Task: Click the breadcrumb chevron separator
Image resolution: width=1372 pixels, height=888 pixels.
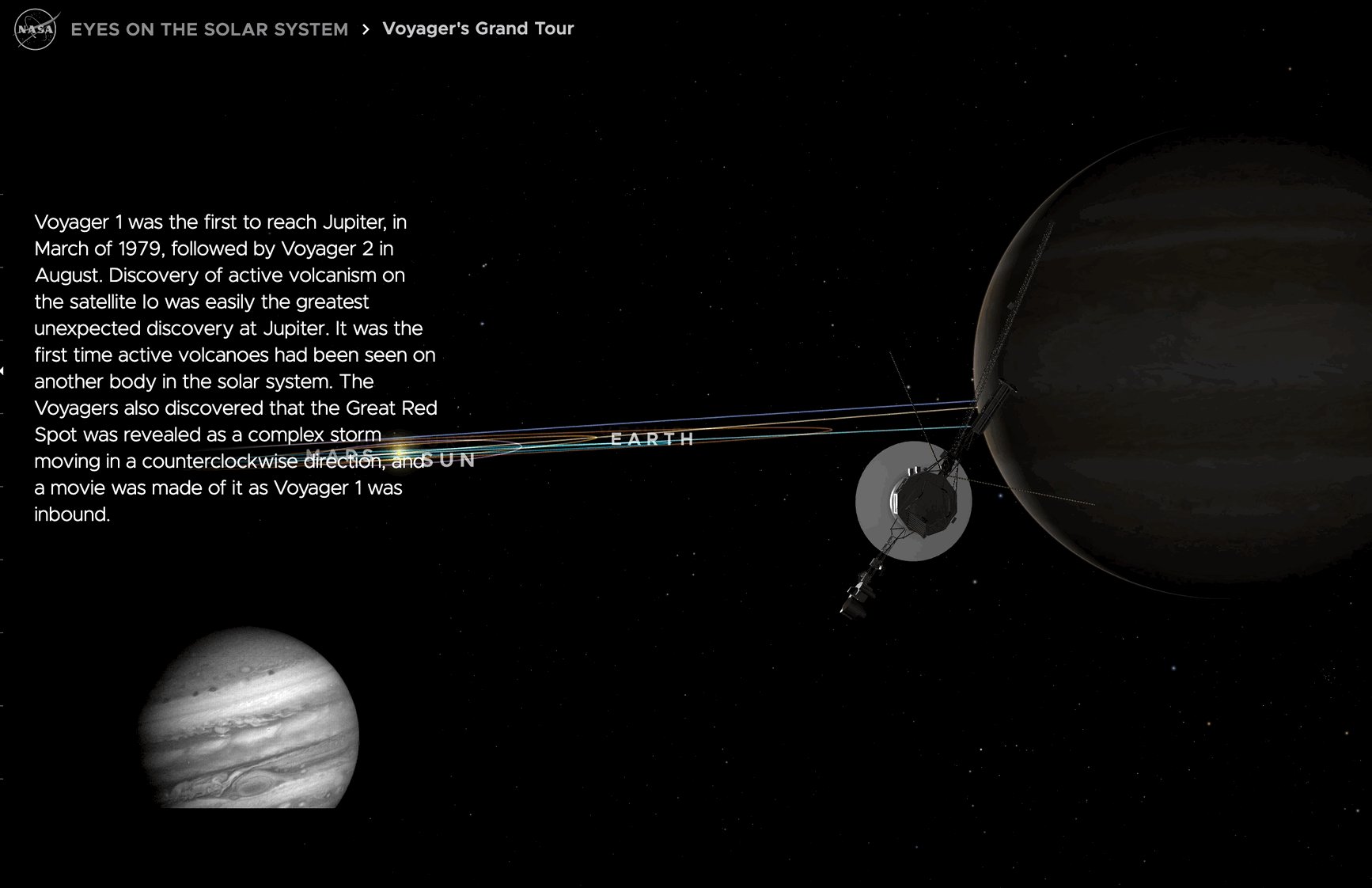Action: [366, 29]
